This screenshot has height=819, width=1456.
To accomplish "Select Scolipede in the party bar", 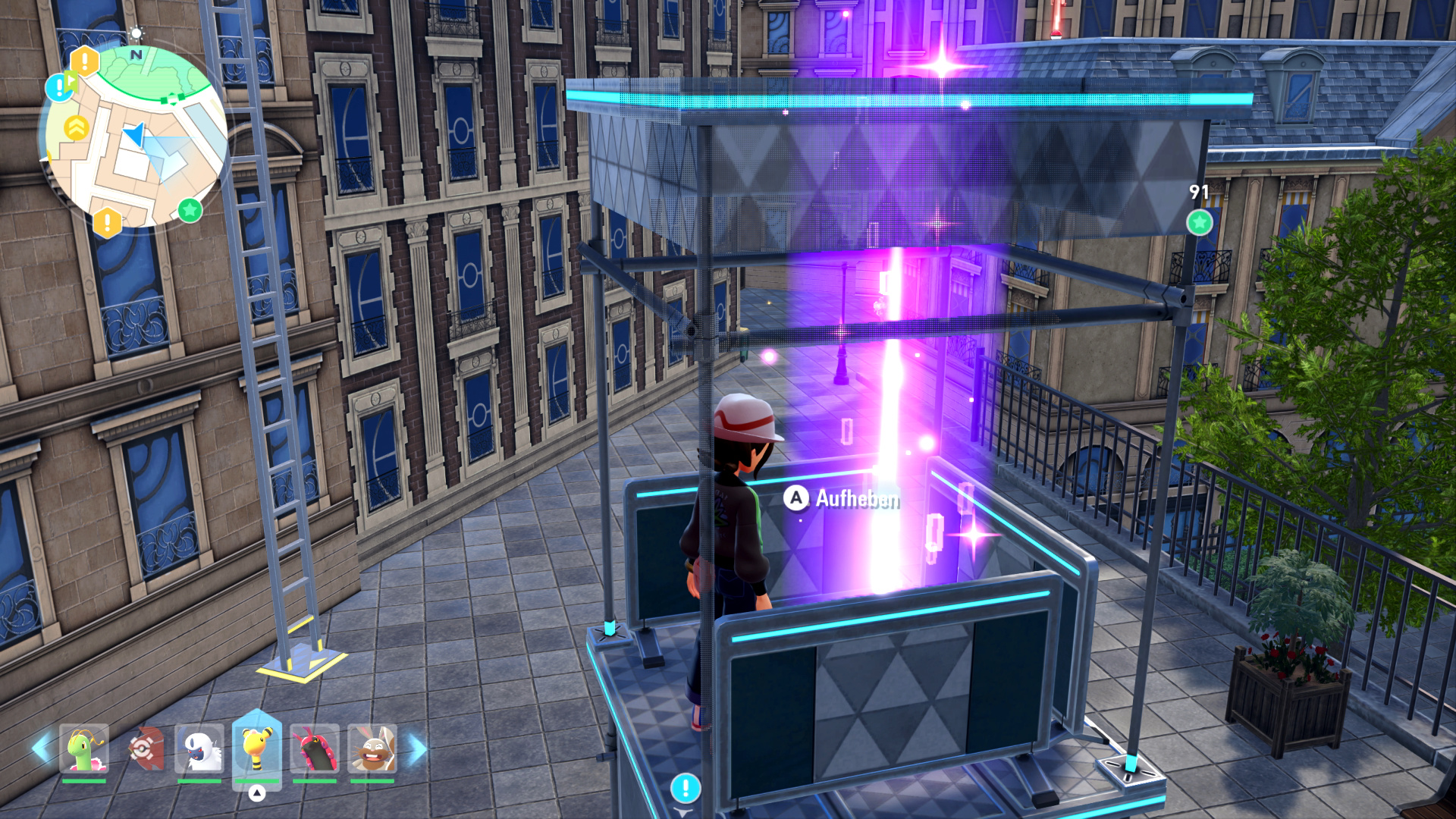I will tap(315, 748).
